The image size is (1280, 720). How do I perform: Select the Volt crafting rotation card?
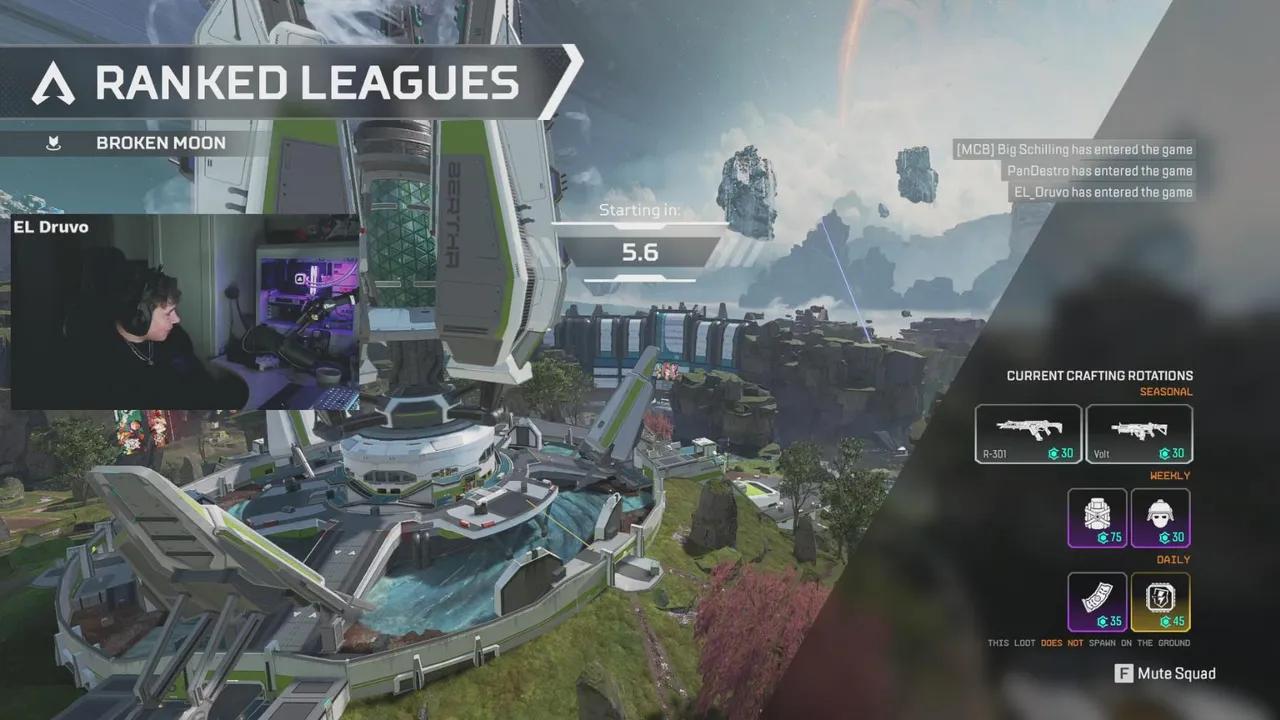pyautogui.click(x=1139, y=434)
